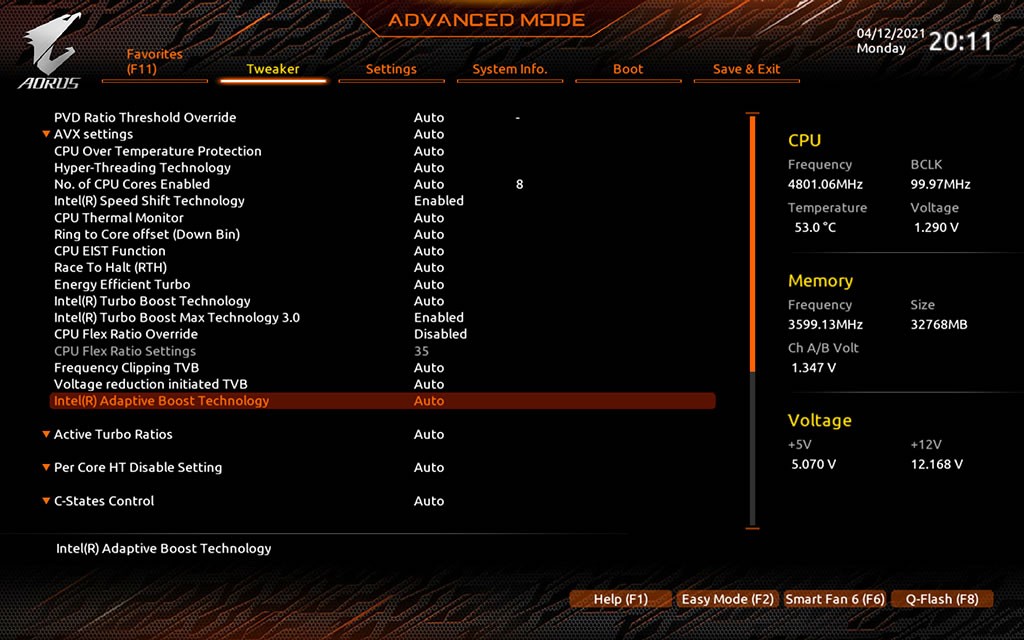1024x640 pixels.
Task: Select the PVD Ratio Threshold Override row
Action: (145, 118)
